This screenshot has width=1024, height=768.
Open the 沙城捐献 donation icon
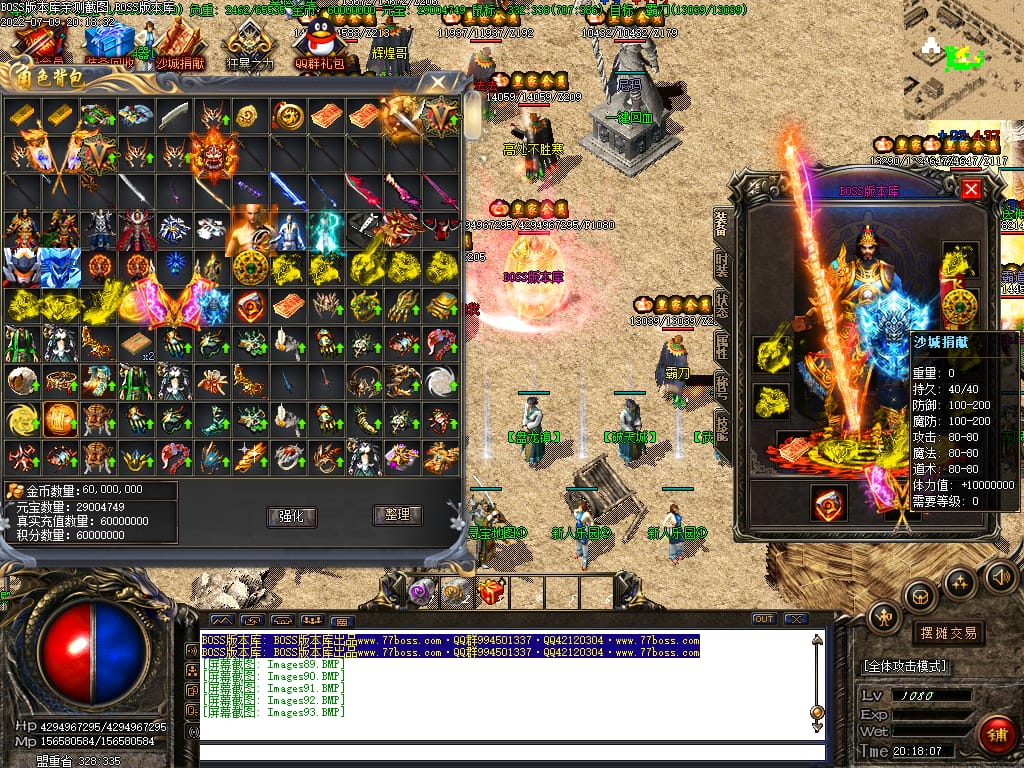181,43
